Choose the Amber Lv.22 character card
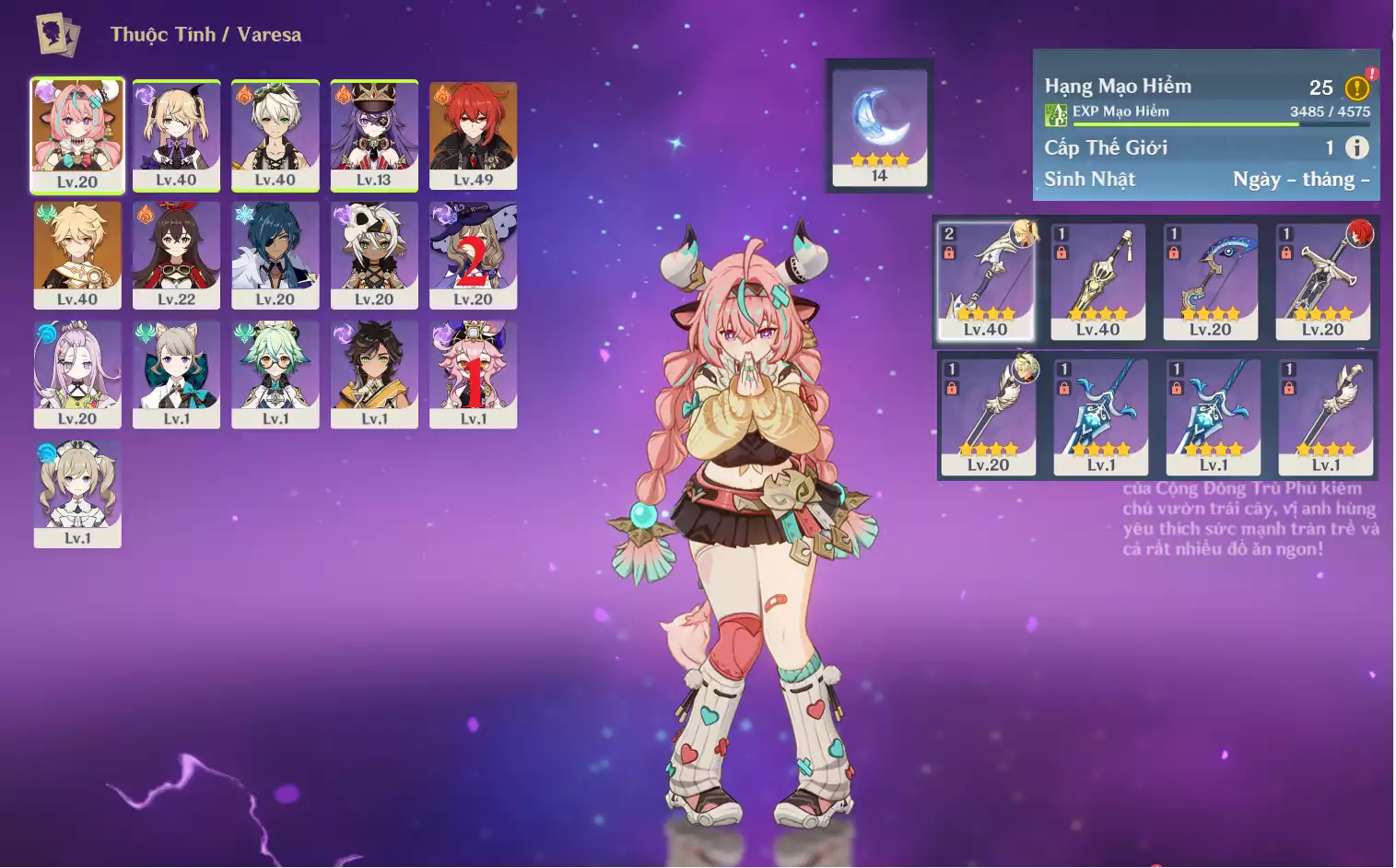The width and height of the screenshot is (1396, 868). (x=176, y=254)
